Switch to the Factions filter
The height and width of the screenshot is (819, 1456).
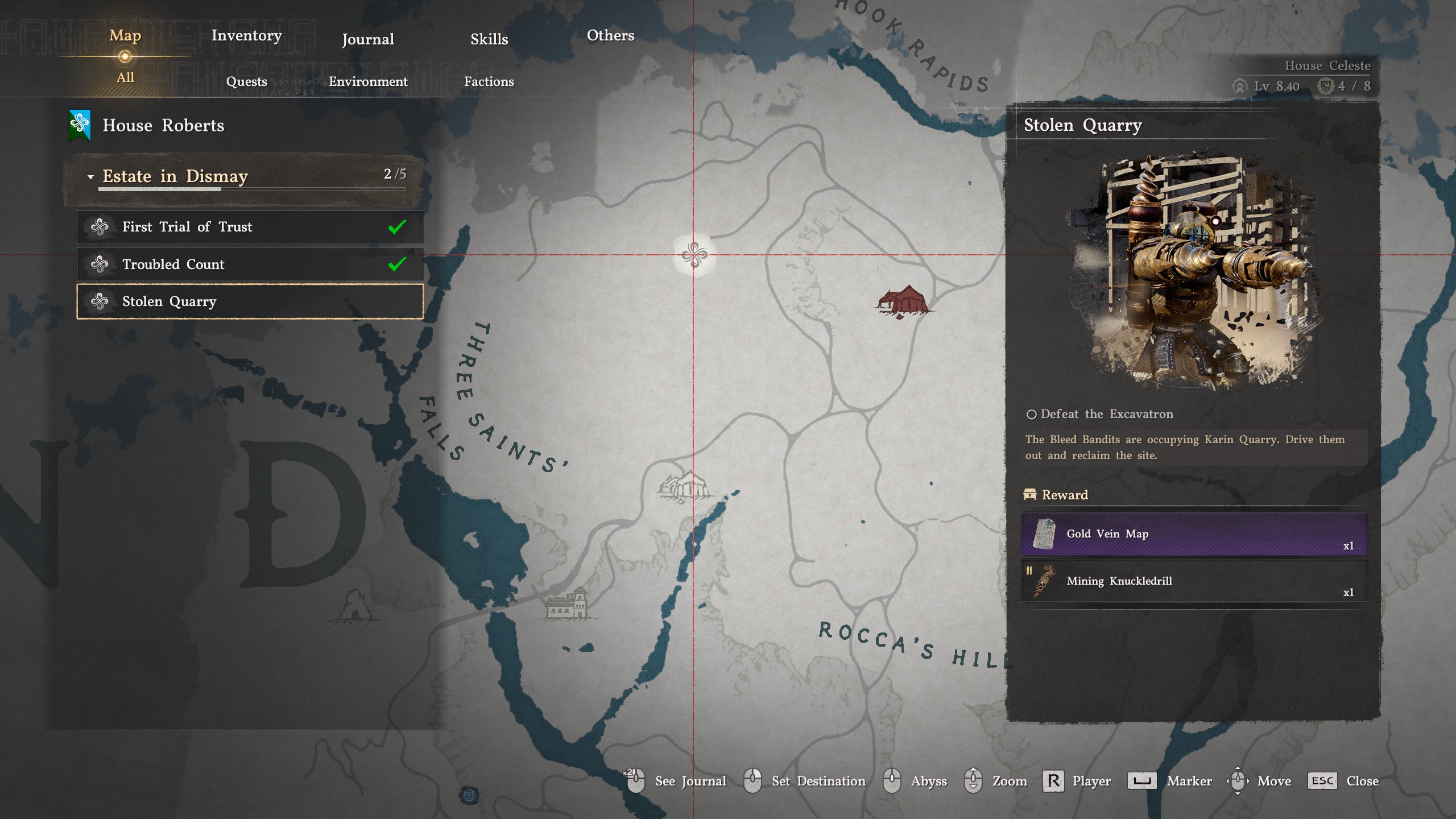tap(489, 81)
